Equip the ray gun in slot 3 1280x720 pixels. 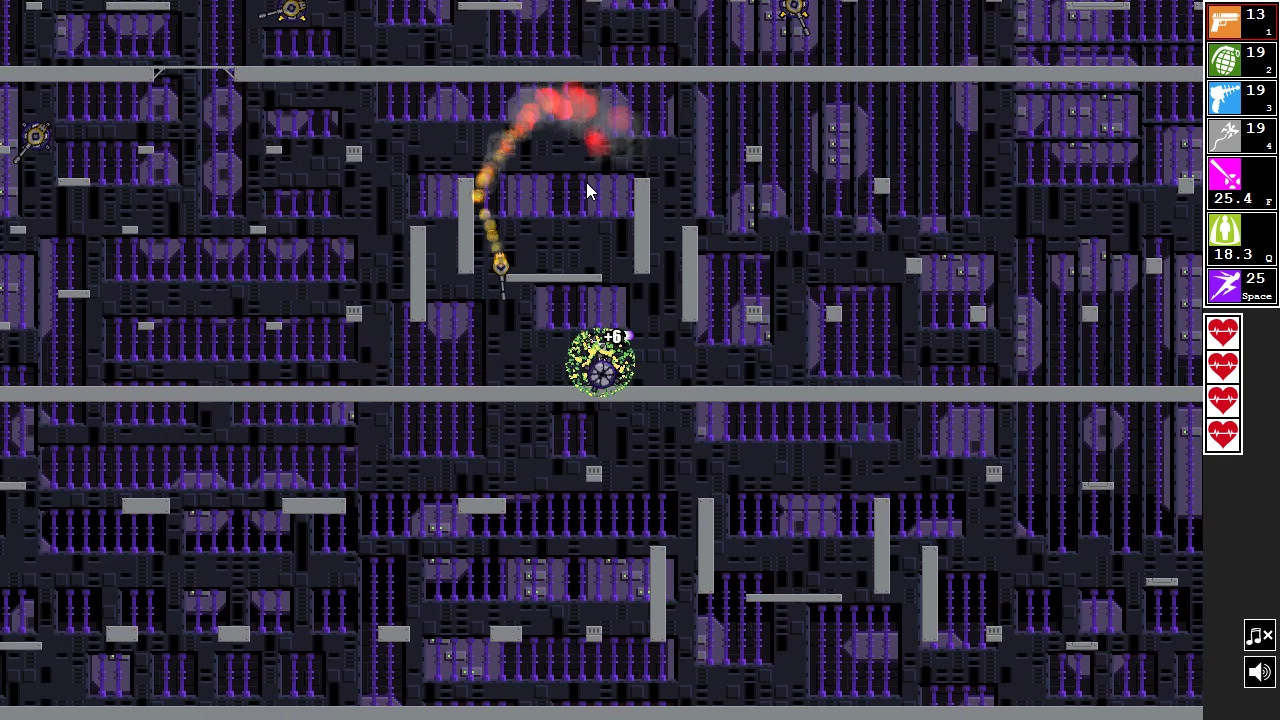pyautogui.click(x=1225, y=94)
